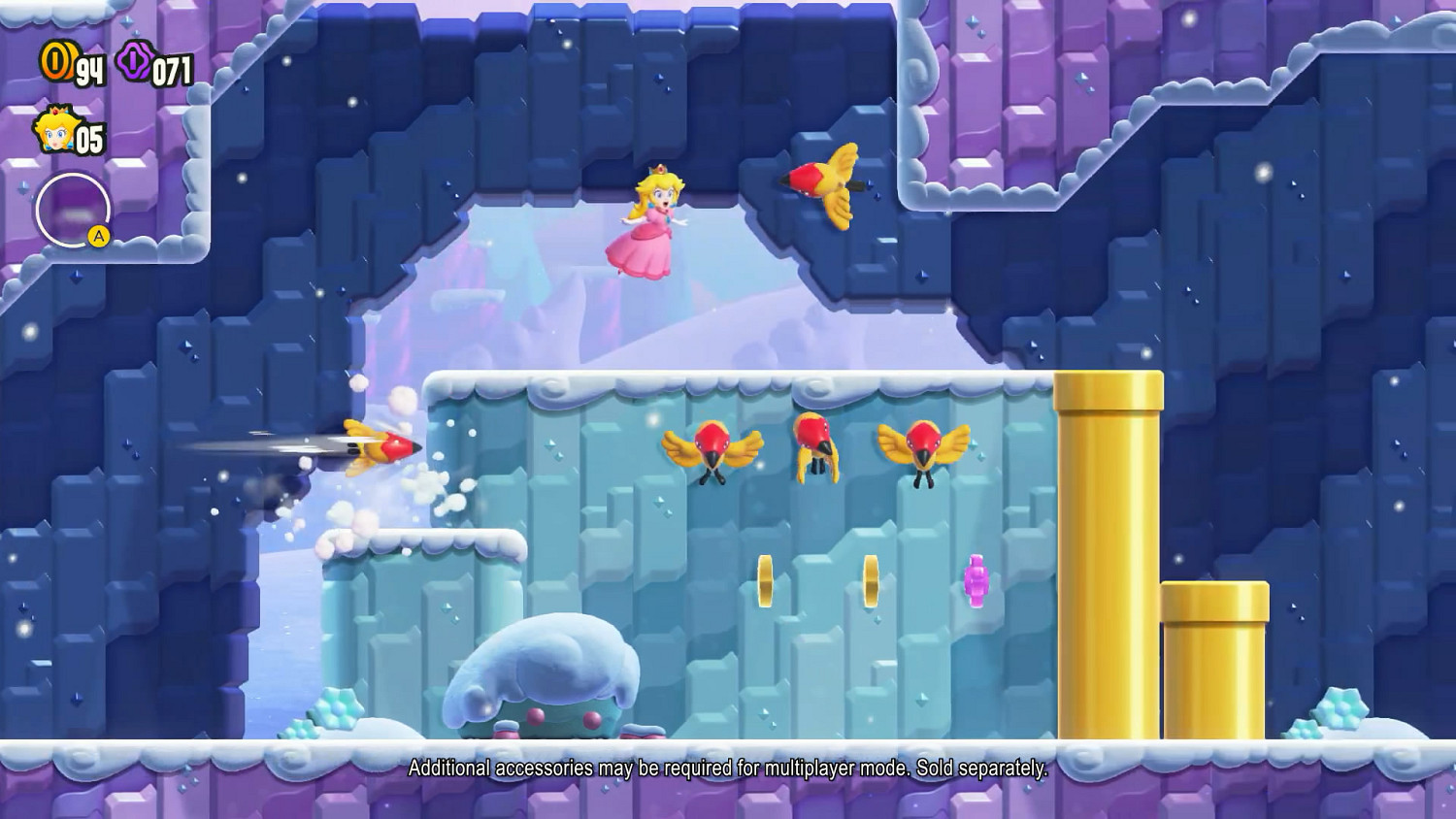Select the bird flying near the ceiling
This screenshot has height=819, width=1456.
pos(825,186)
